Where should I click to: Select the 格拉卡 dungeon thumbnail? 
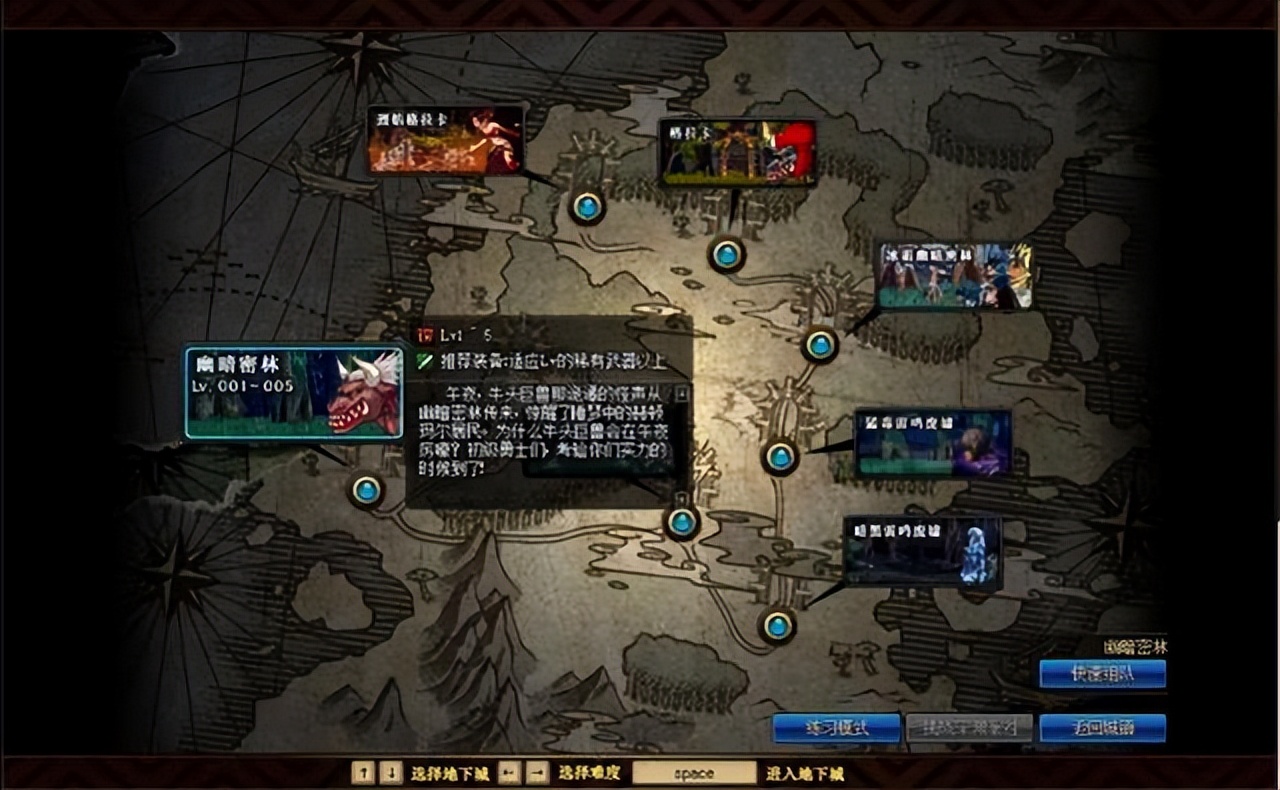737,153
